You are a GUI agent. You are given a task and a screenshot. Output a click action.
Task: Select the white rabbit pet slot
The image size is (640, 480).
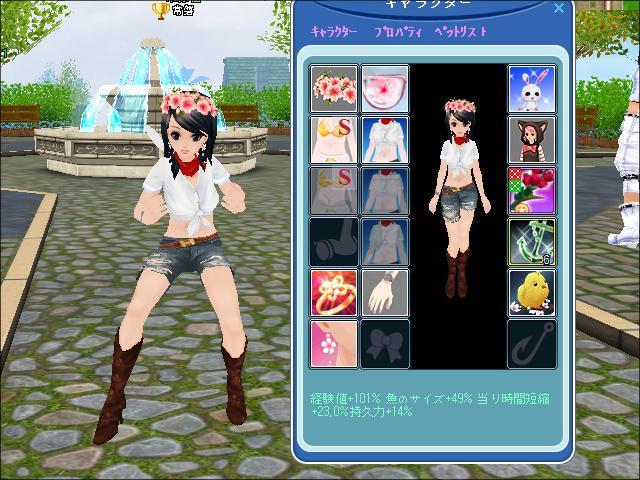pos(531,88)
